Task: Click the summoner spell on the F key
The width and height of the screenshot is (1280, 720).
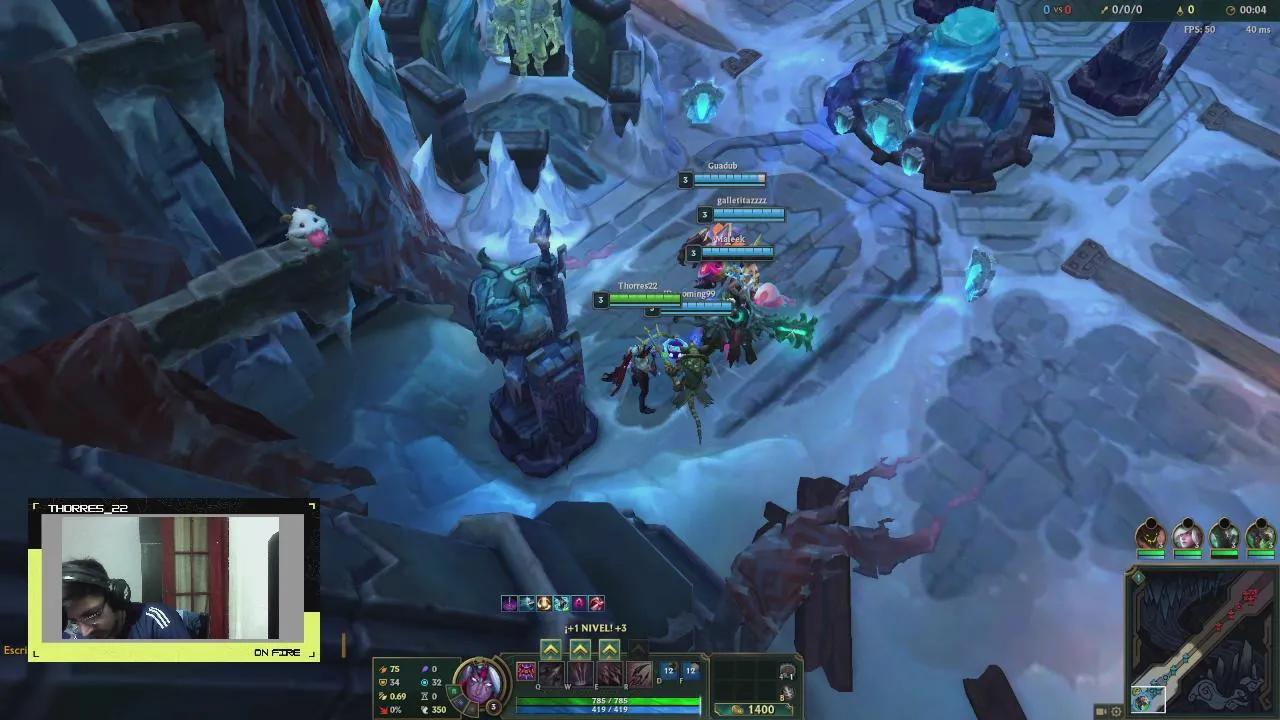Action: coord(690,670)
